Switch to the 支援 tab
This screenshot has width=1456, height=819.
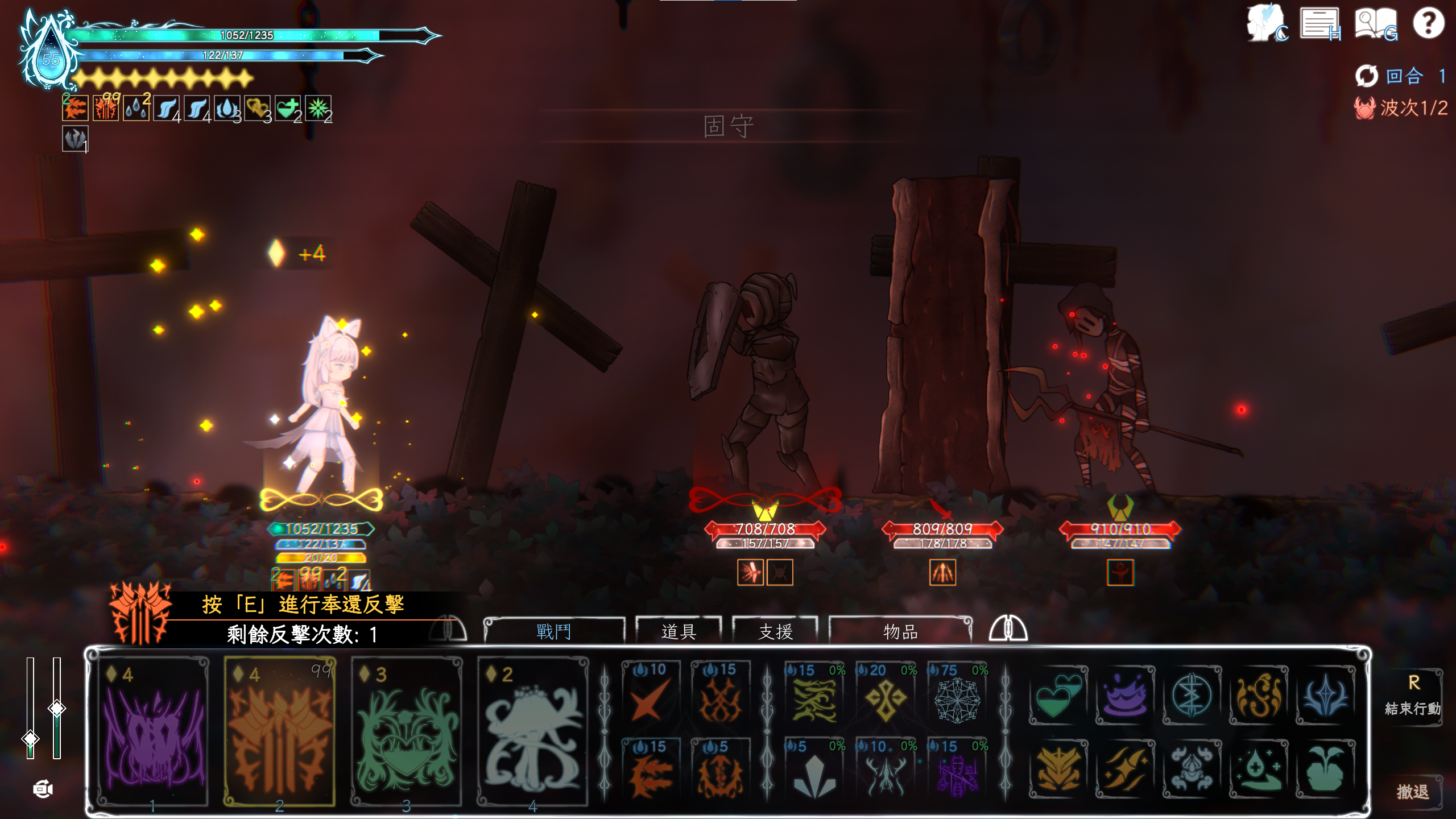click(x=775, y=631)
